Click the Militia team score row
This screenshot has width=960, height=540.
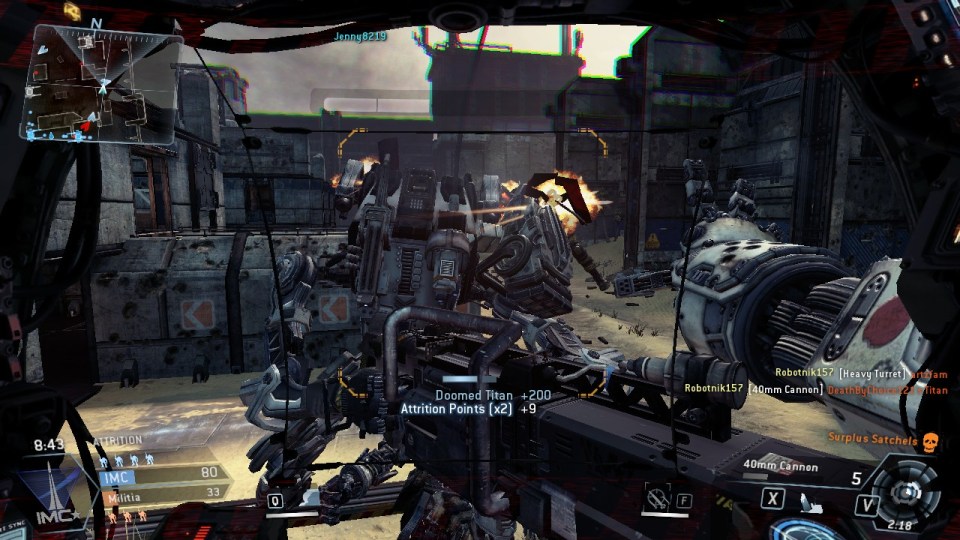click(x=160, y=494)
